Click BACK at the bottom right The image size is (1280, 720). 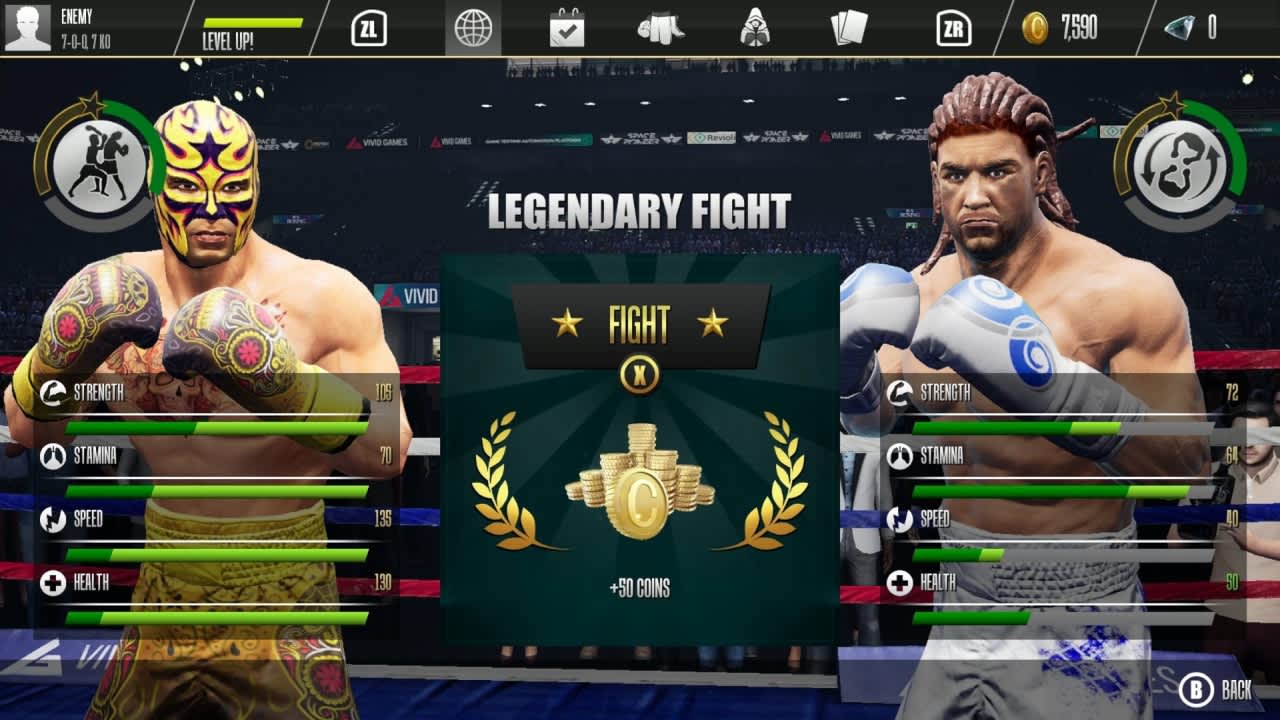(x=1215, y=688)
